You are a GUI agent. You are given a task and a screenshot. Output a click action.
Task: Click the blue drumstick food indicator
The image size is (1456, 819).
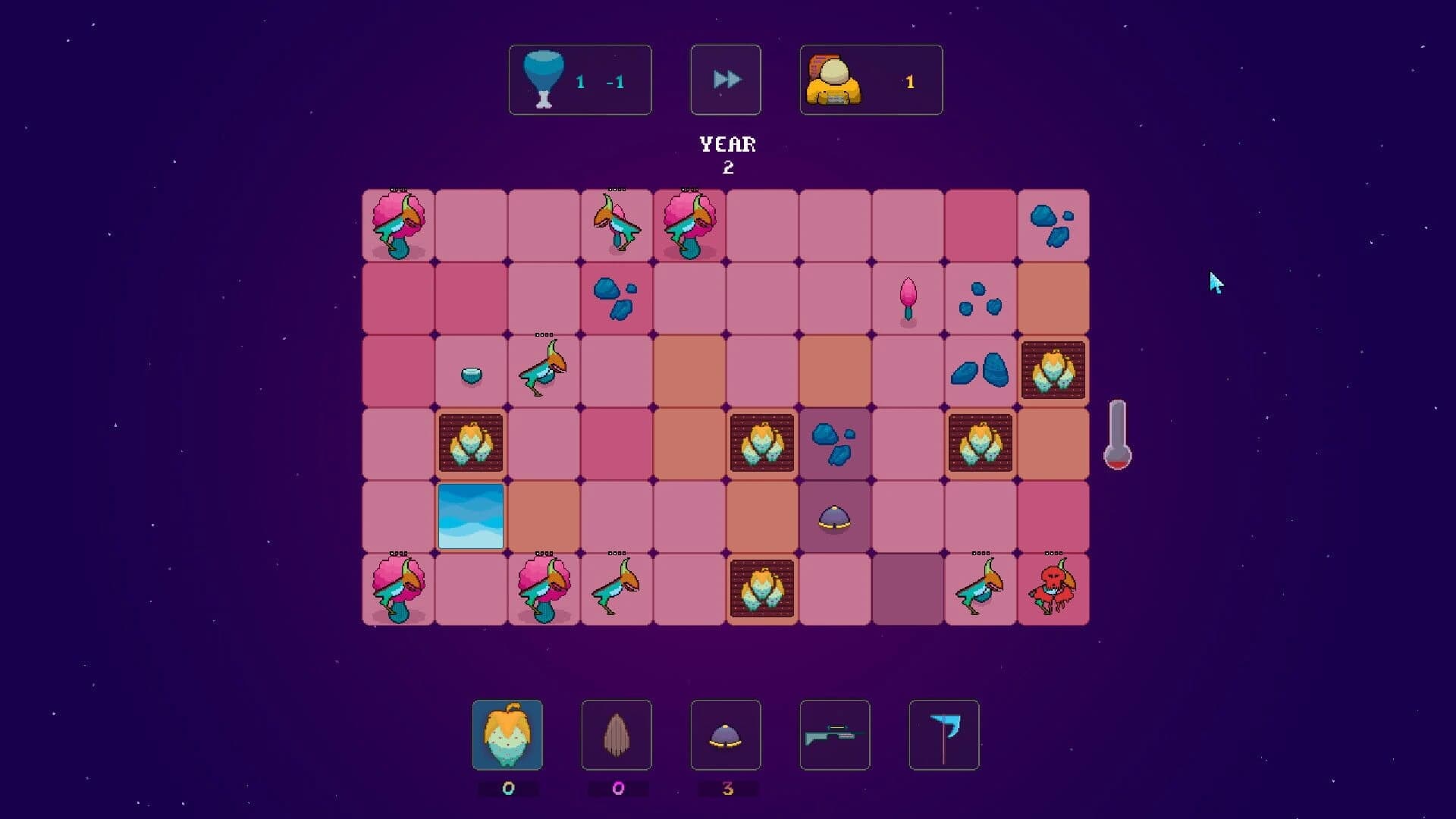(543, 78)
